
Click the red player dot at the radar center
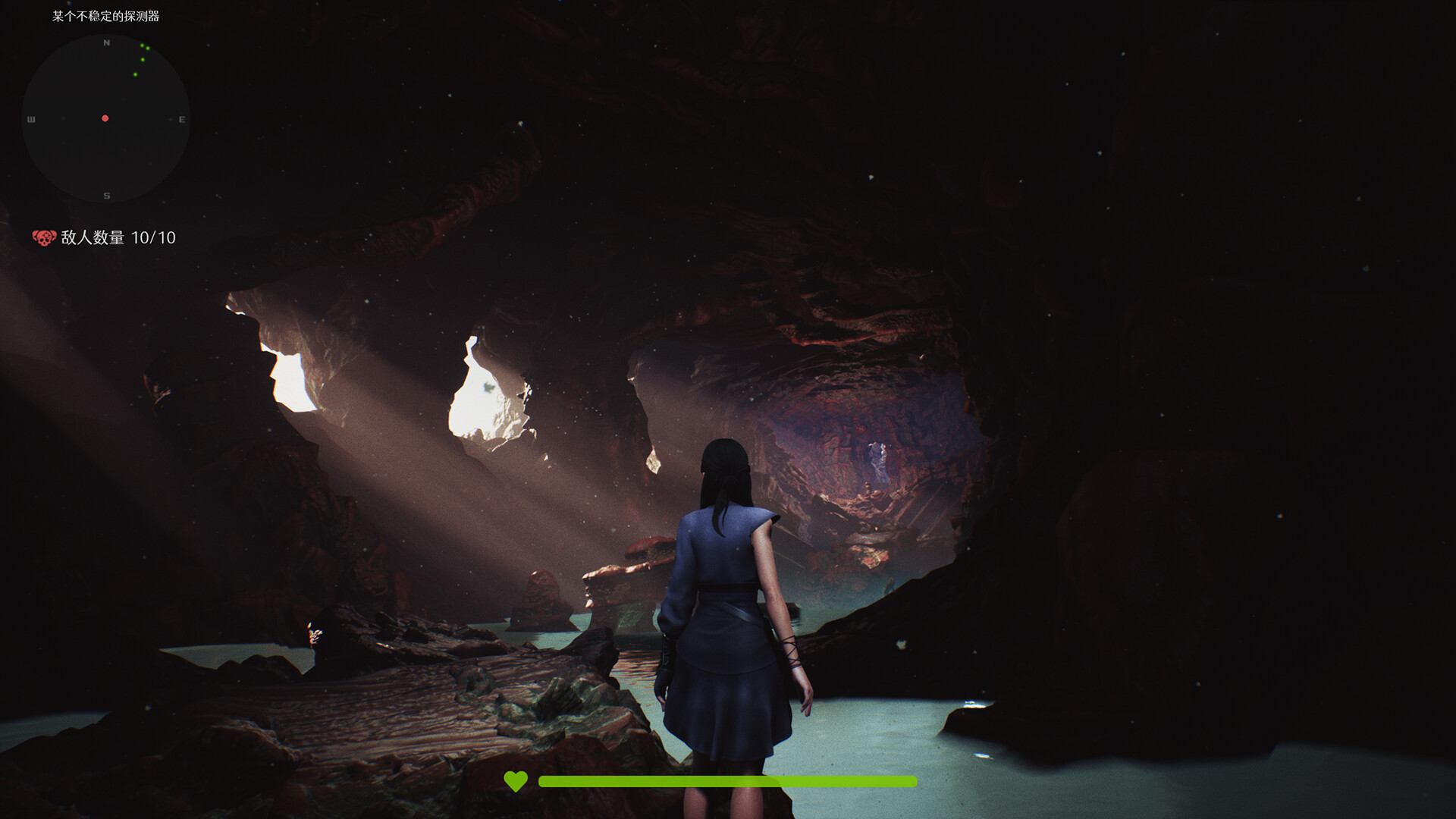pyautogui.click(x=105, y=118)
